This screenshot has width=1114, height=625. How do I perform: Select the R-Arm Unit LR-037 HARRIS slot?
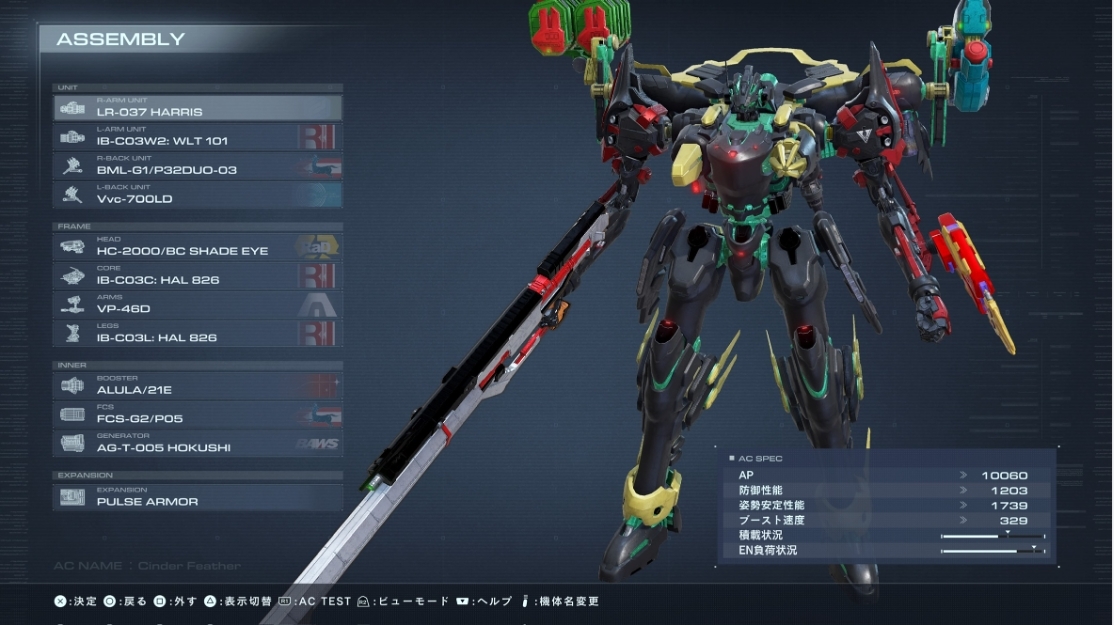(x=198, y=108)
